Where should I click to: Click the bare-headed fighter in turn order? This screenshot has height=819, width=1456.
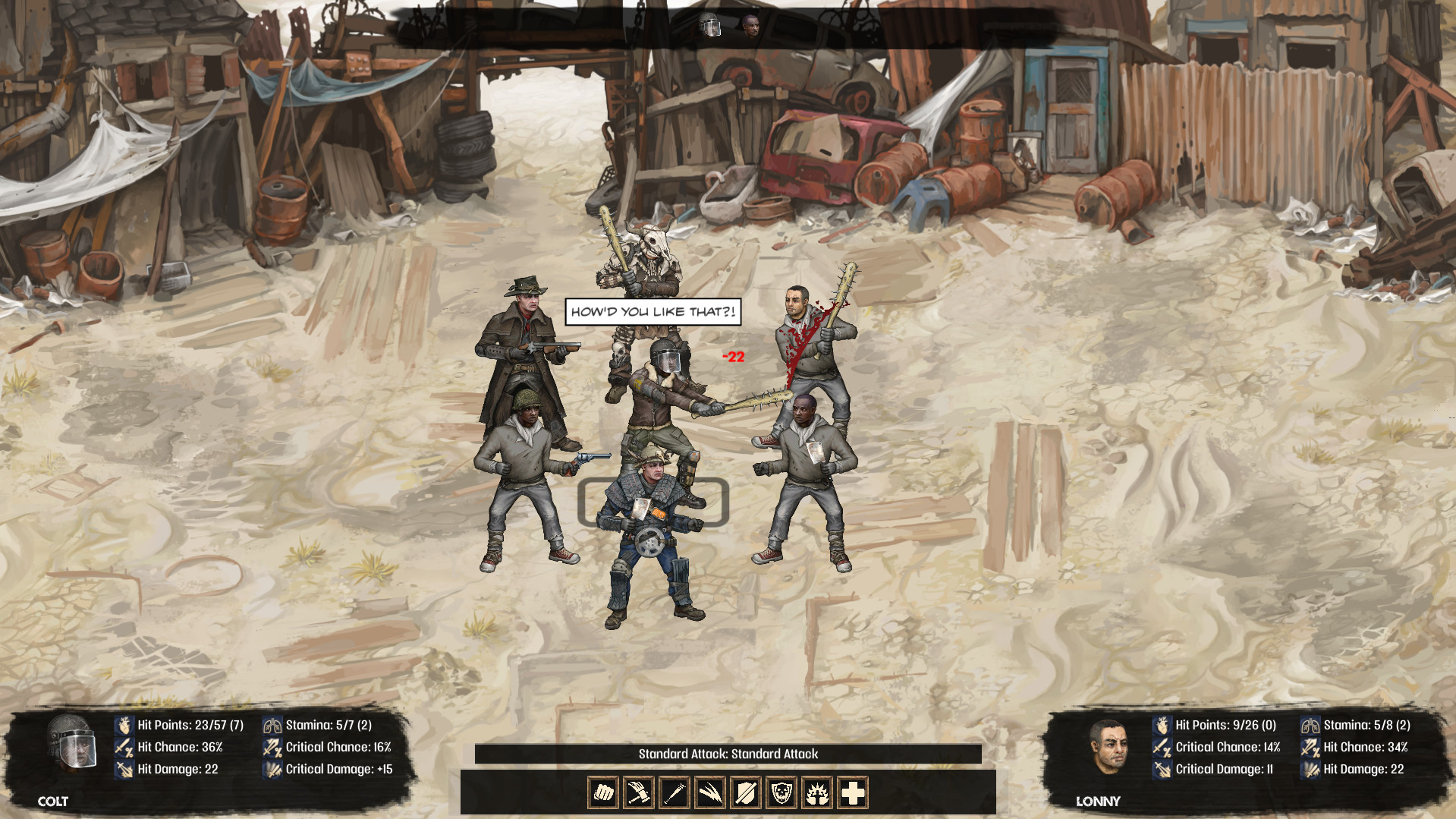pyautogui.click(x=751, y=27)
